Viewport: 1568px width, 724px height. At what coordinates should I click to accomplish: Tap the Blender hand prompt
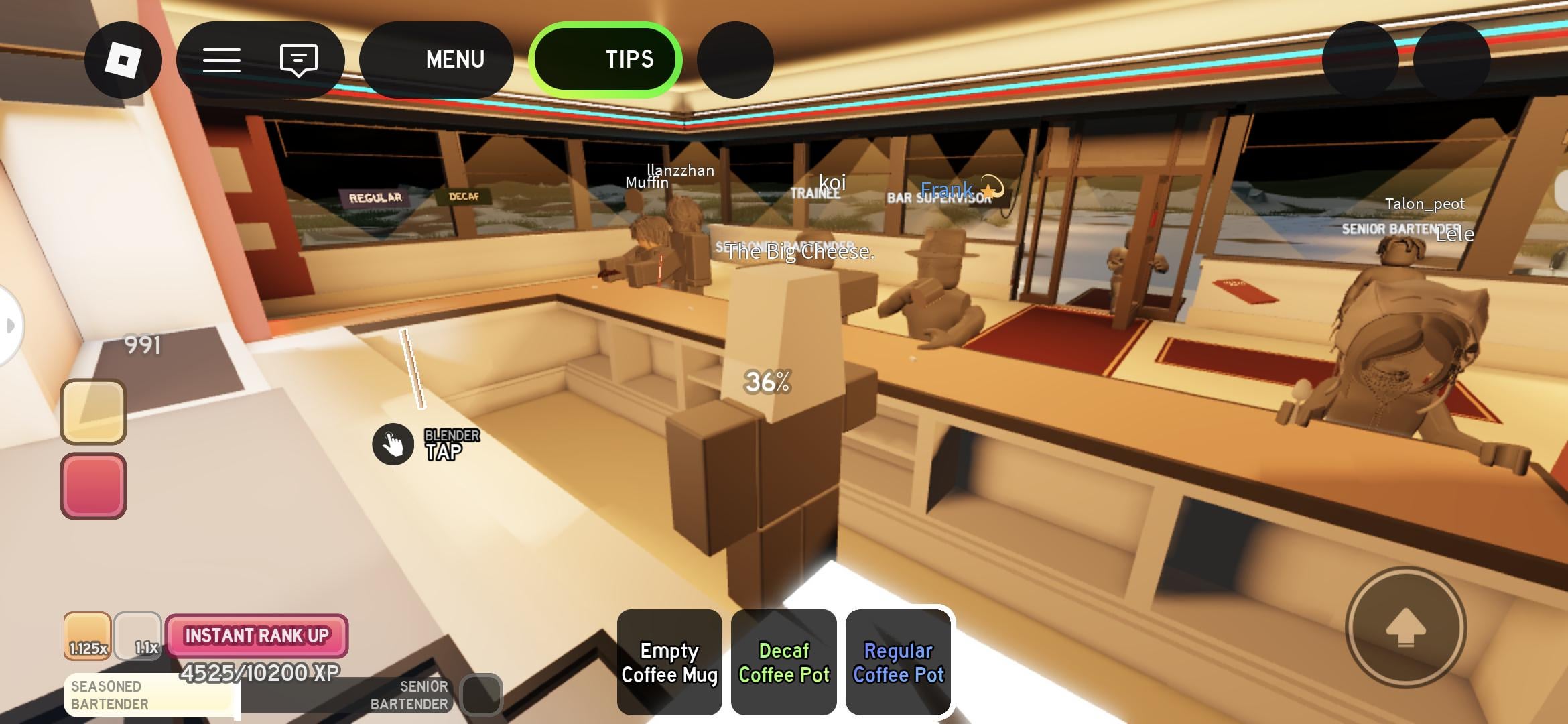tap(393, 444)
